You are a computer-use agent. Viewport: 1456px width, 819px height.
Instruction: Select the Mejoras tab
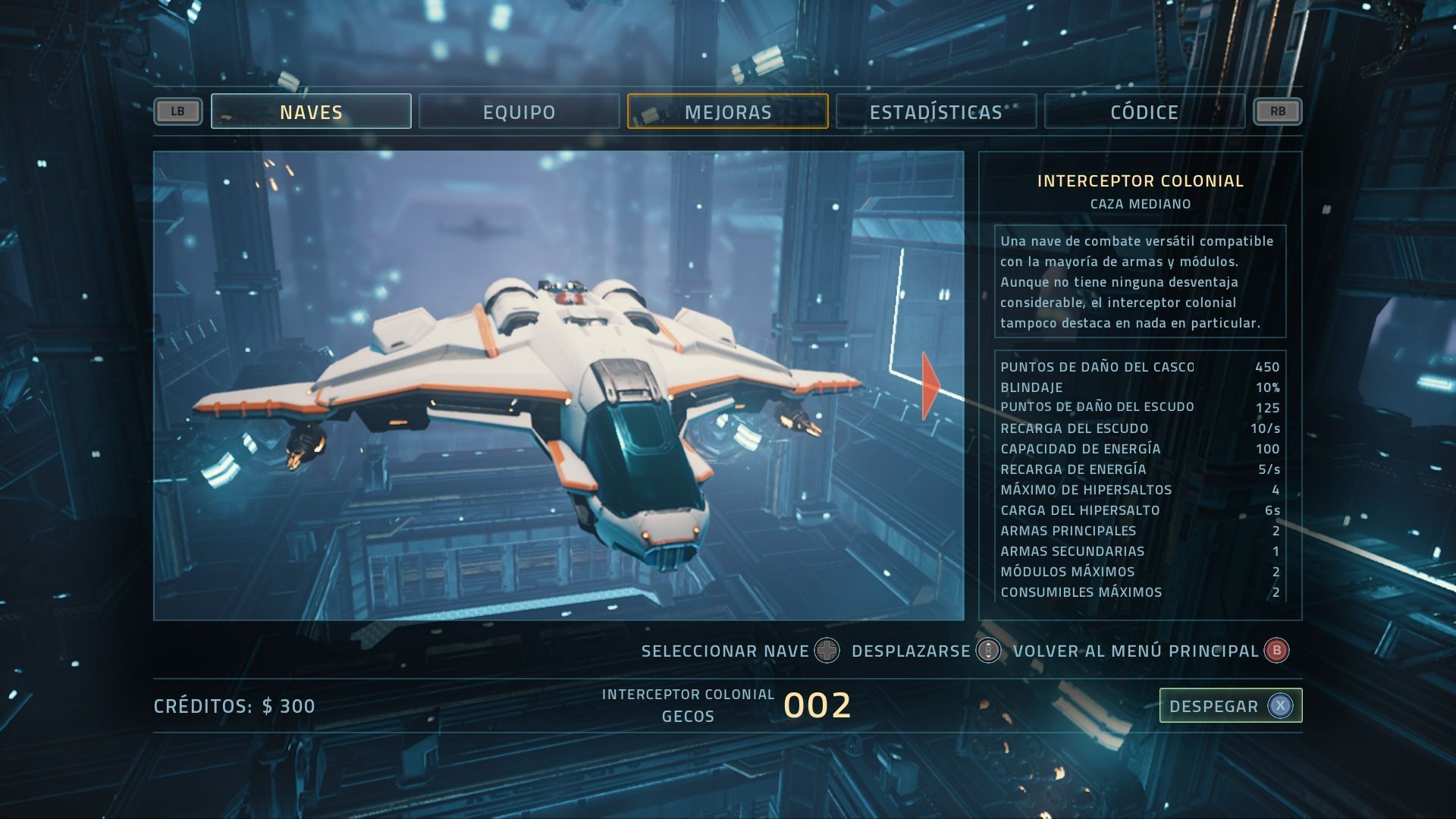pyautogui.click(x=728, y=111)
